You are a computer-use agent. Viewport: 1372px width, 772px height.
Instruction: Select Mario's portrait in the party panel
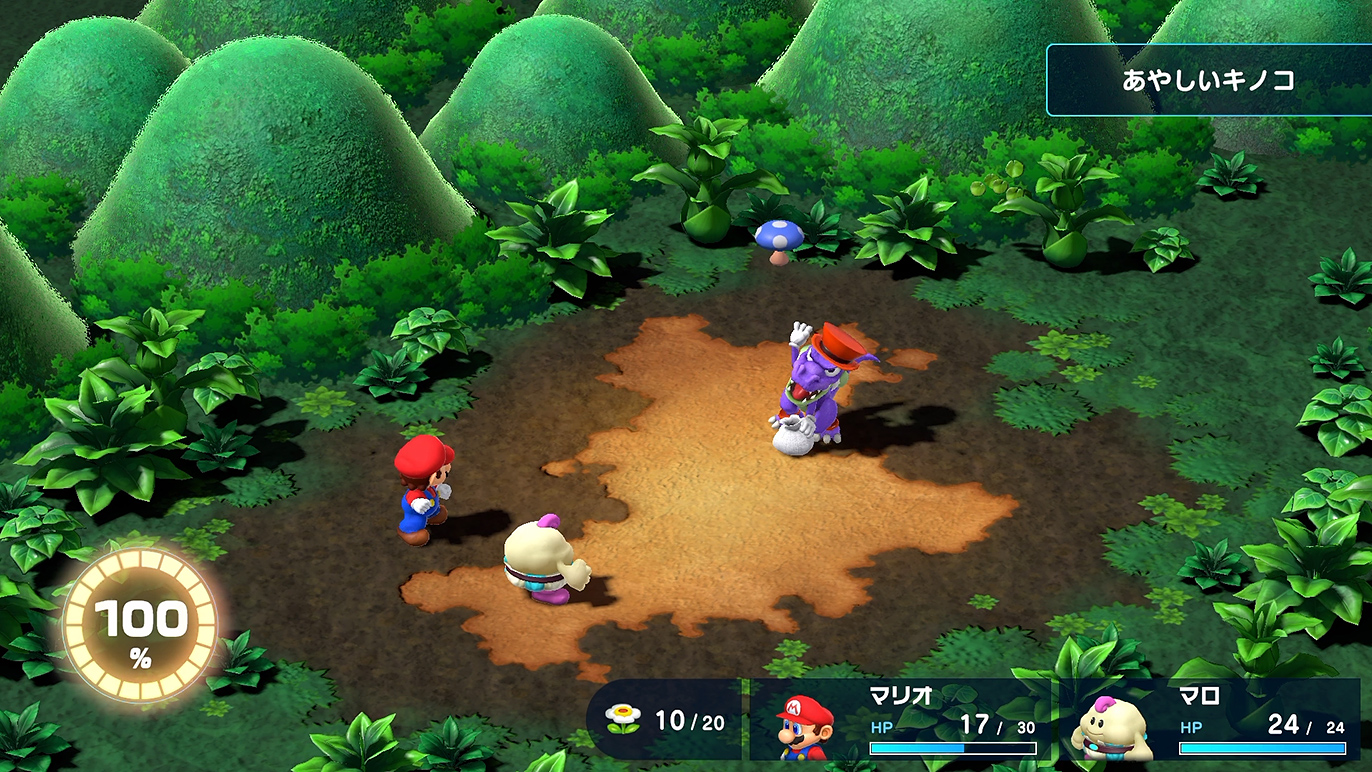(805, 725)
